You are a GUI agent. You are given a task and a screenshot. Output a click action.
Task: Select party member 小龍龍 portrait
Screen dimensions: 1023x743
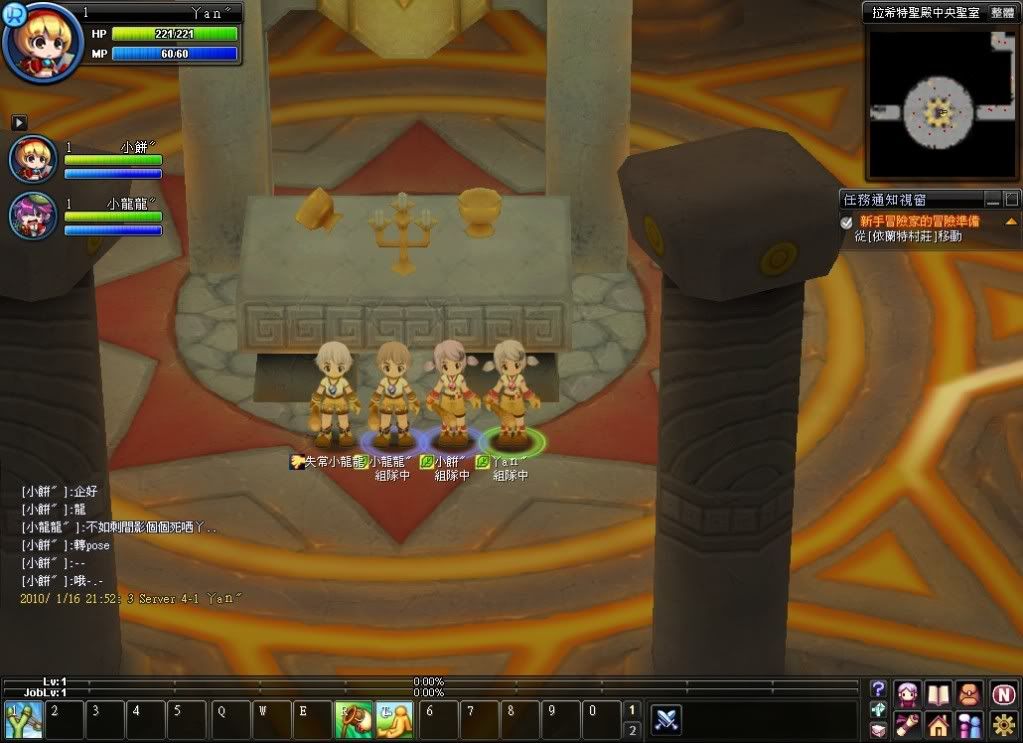tap(33, 215)
